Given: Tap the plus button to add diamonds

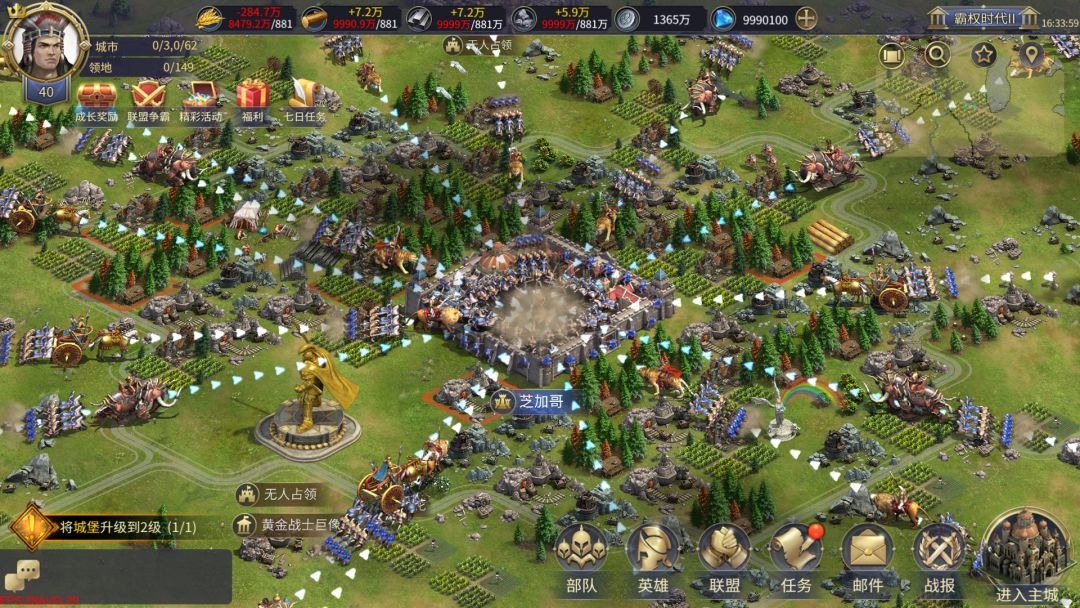Looking at the screenshot, I should tap(806, 19).
